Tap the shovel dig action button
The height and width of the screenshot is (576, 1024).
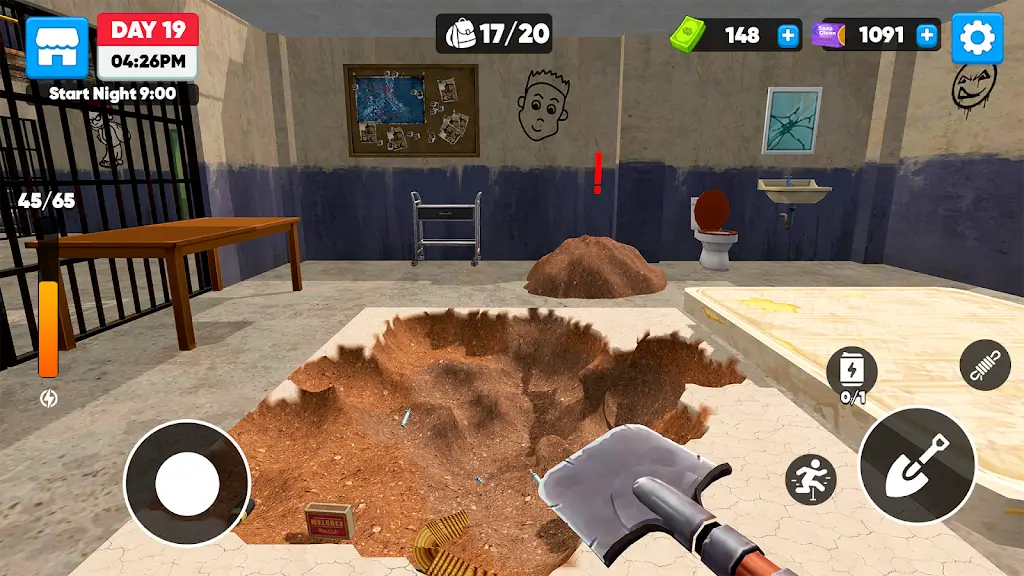[917, 465]
